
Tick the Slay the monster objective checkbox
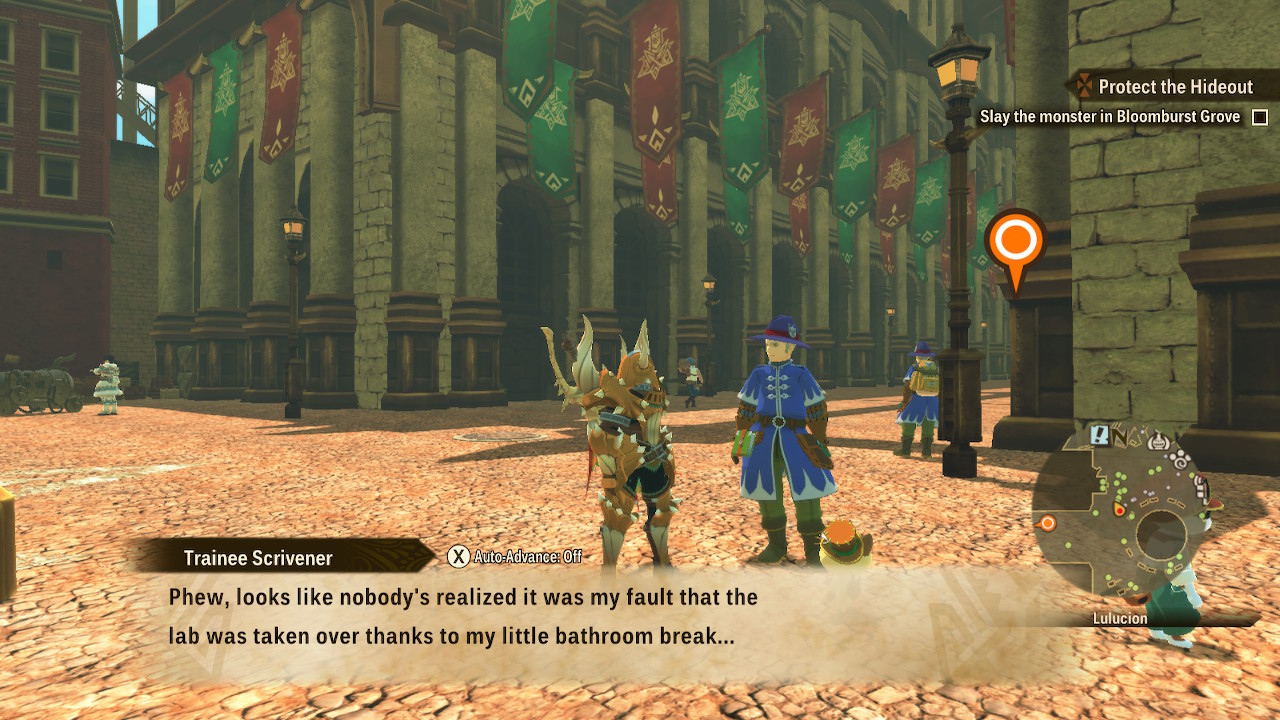[x=1260, y=117]
